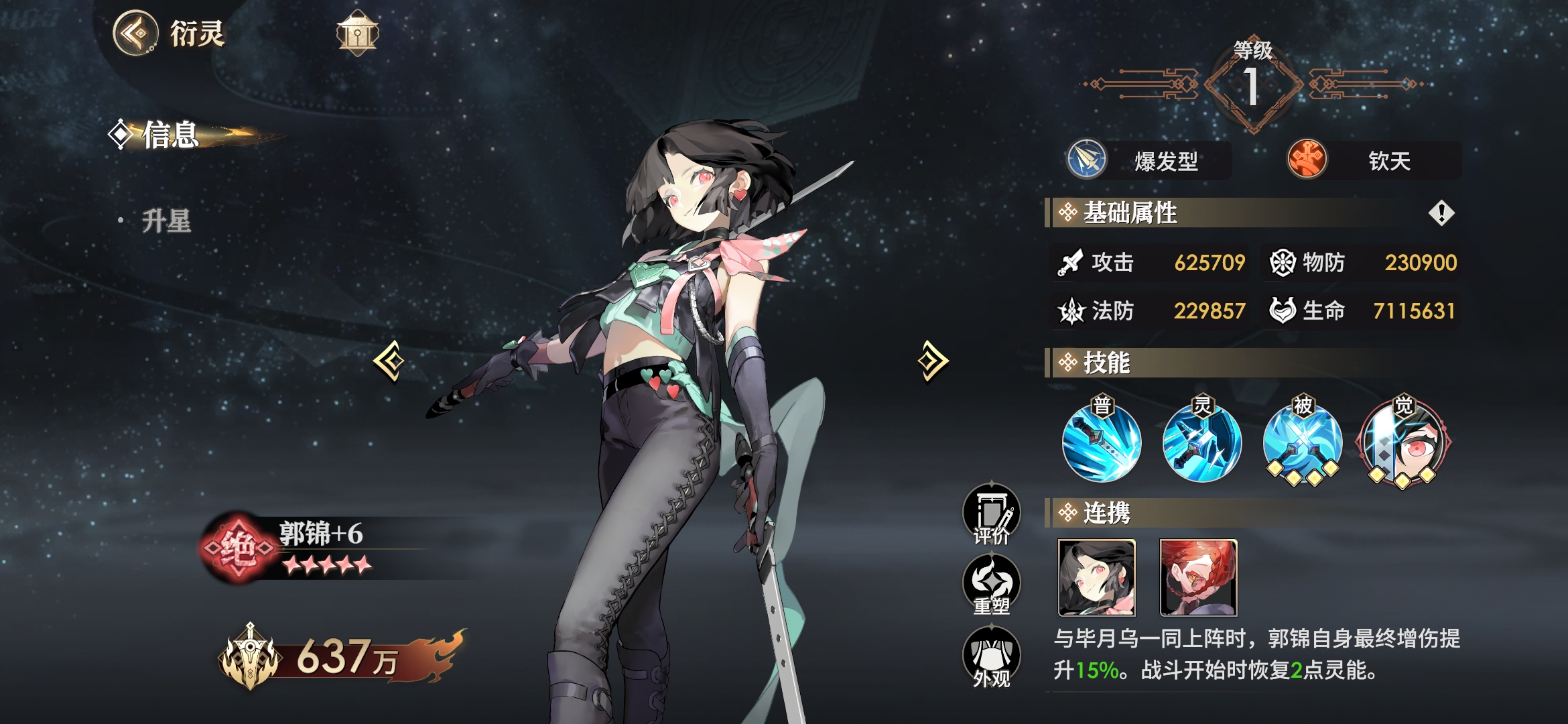Select the red-haired link partner portrait
Viewport: 1568px width, 724px height.
pos(1199,578)
